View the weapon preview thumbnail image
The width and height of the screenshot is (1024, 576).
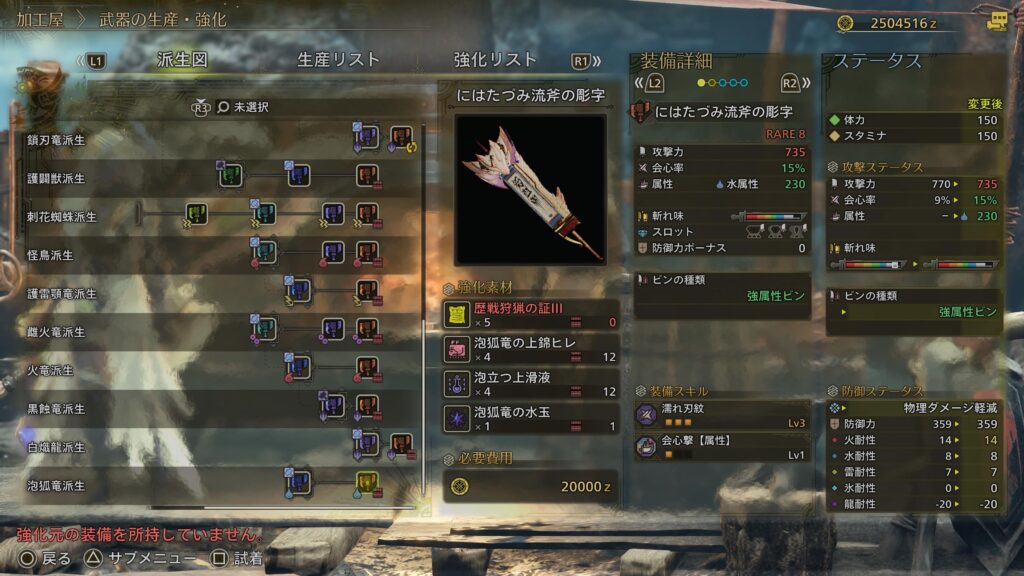(x=530, y=189)
